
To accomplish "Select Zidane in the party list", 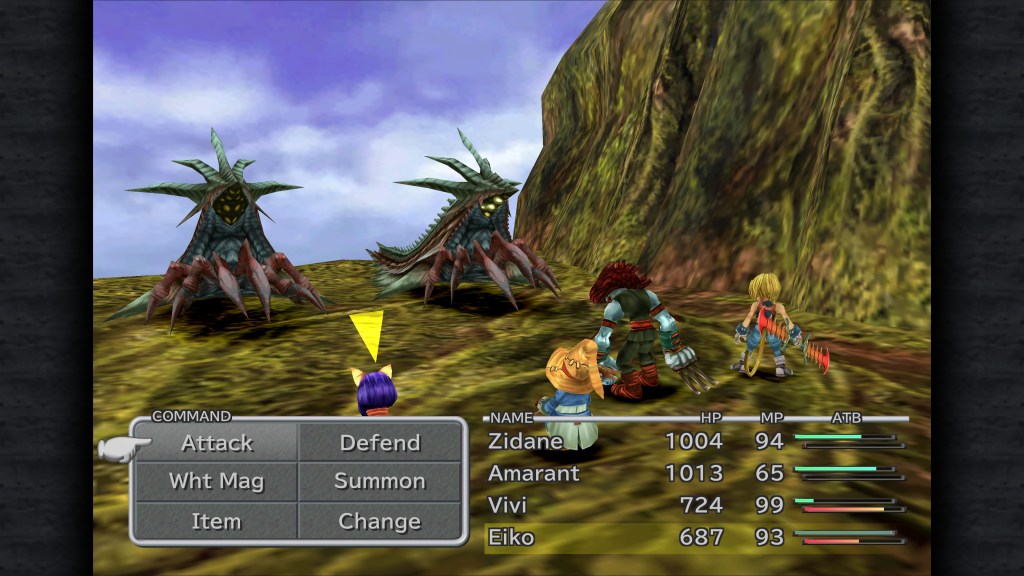I will [x=526, y=441].
